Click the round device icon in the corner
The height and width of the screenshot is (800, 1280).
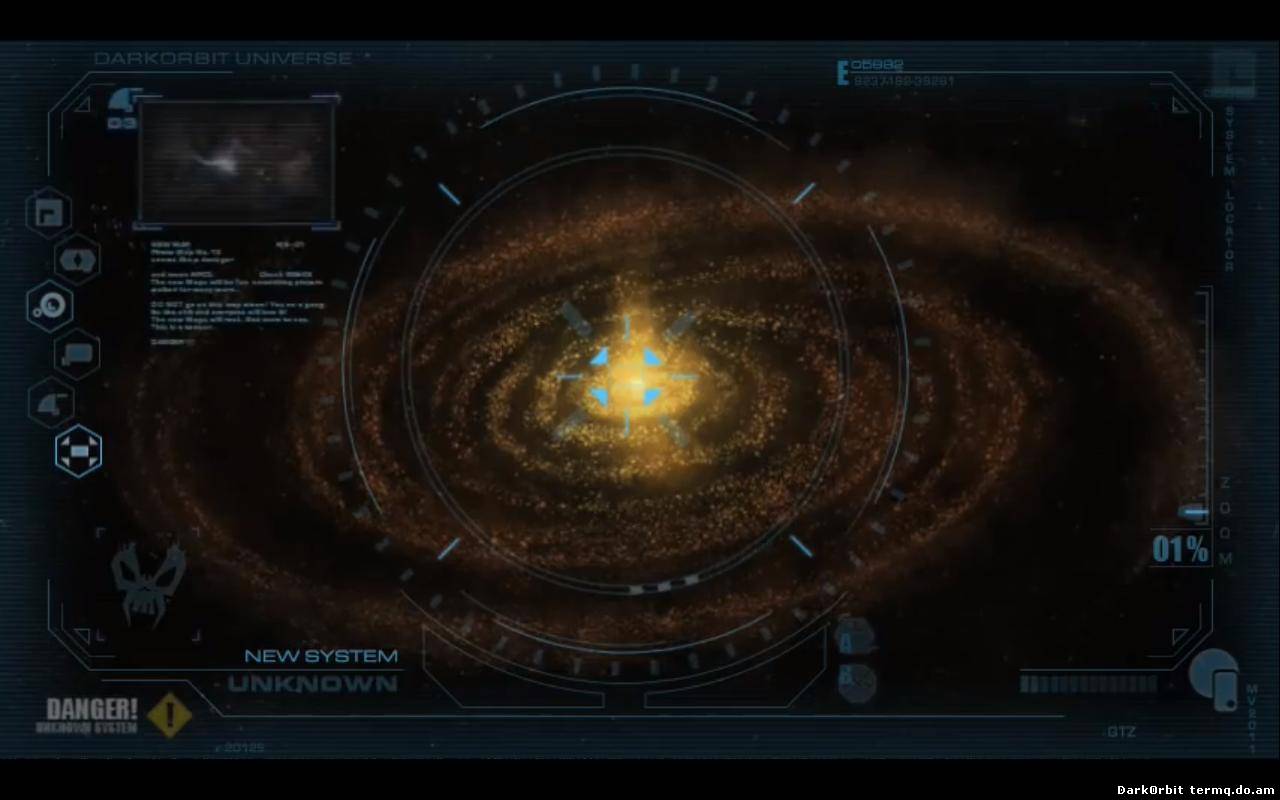(1215, 679)
